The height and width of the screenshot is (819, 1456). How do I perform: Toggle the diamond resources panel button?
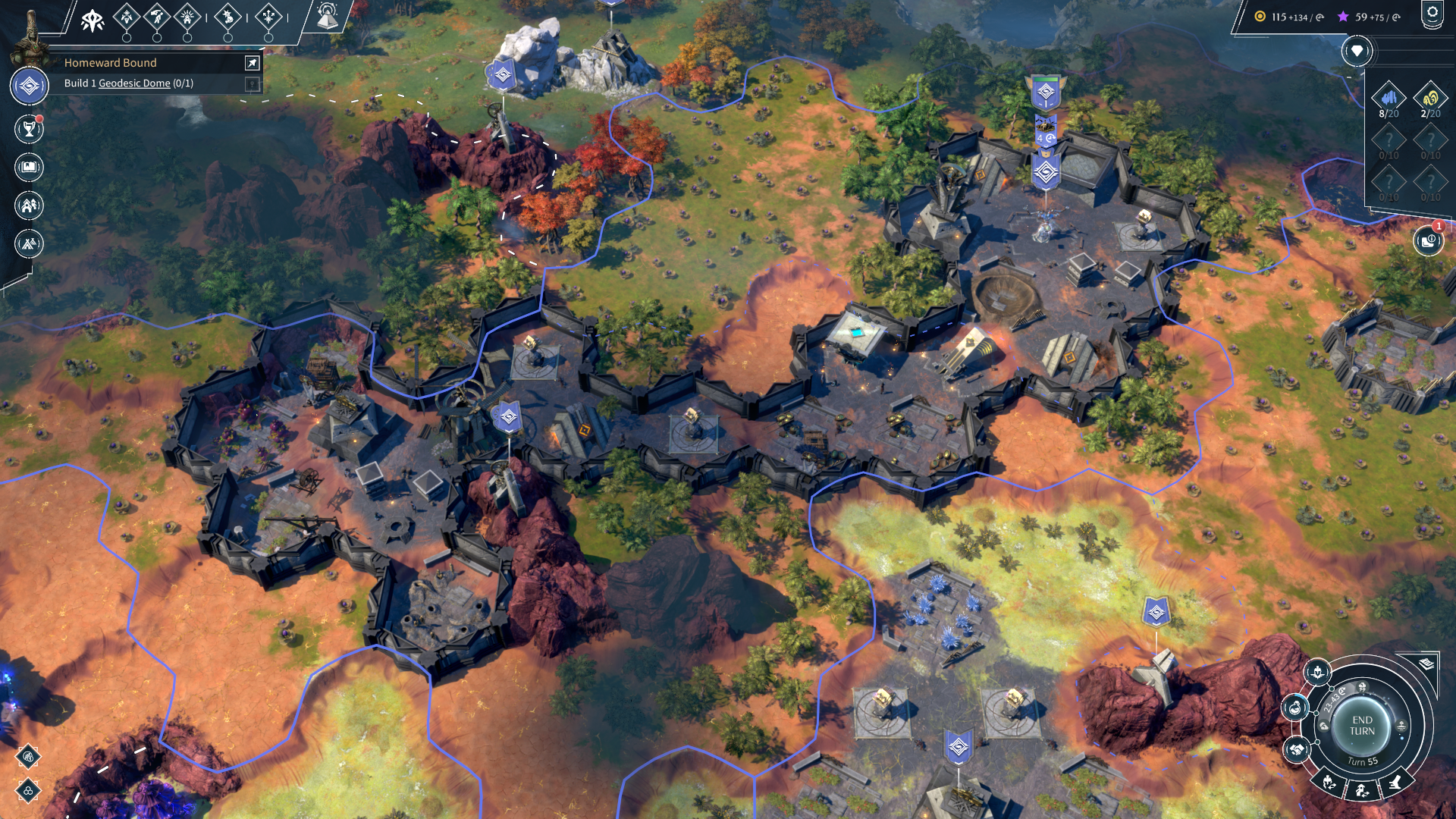(1357, 52)
